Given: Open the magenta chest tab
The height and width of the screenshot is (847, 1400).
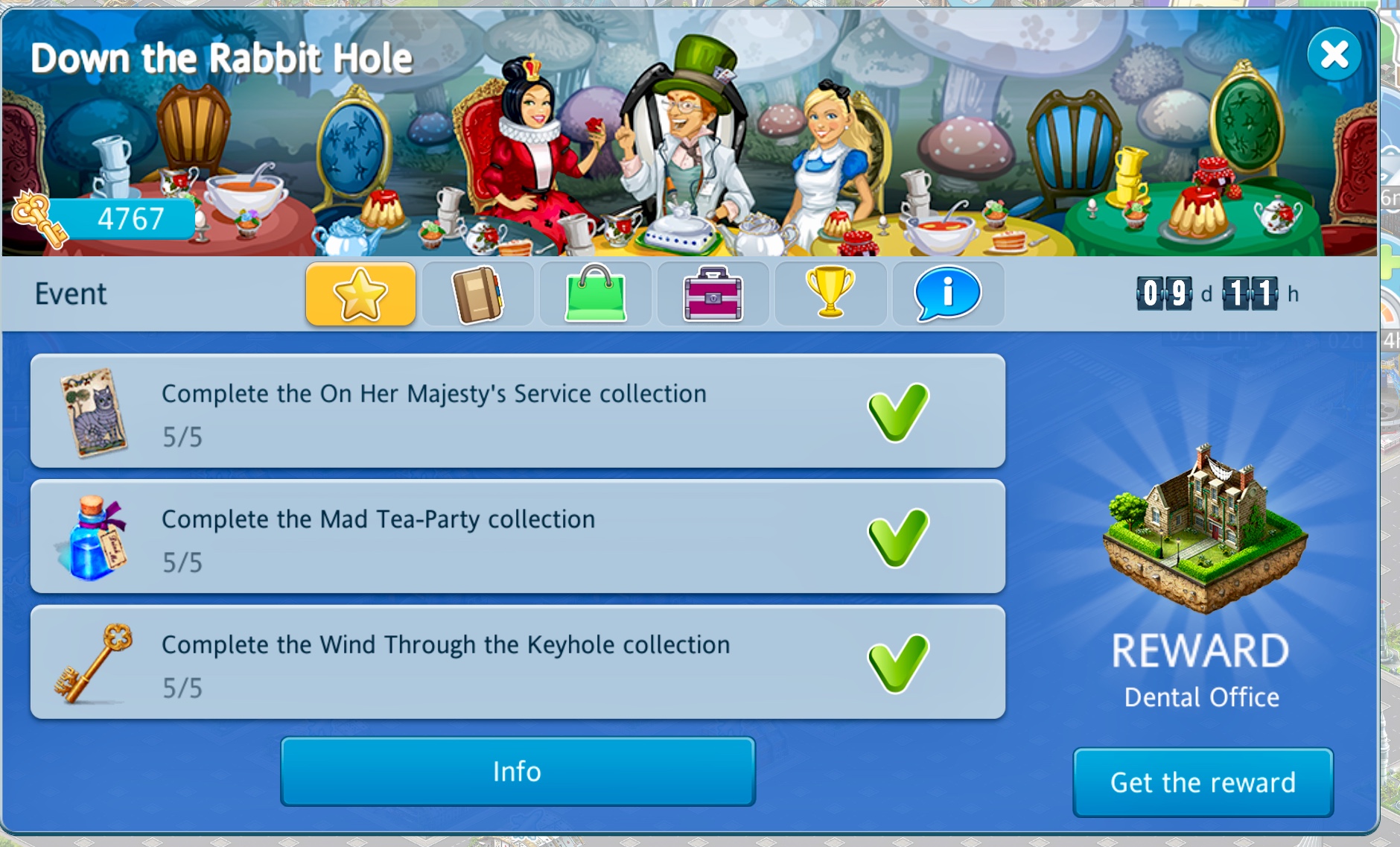Looking at the screenshot, I should point(713,294).
